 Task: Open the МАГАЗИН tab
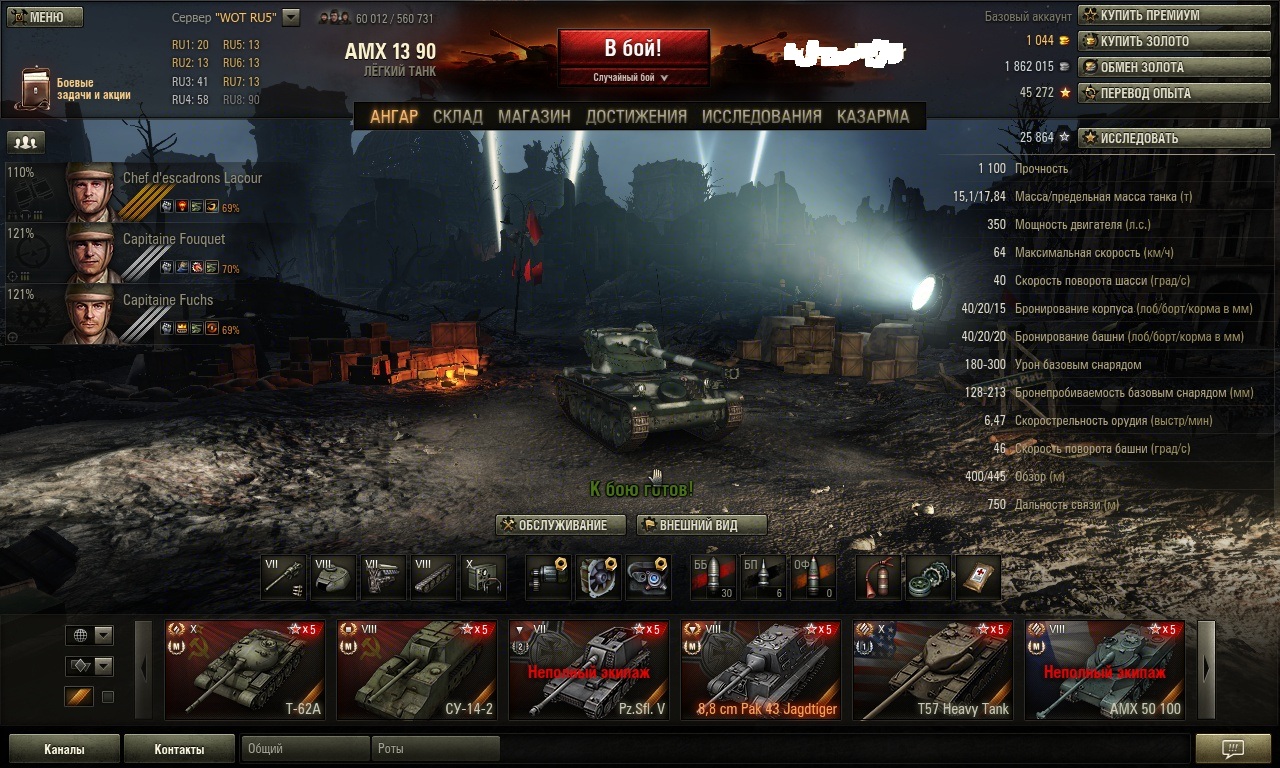point(534,116)
